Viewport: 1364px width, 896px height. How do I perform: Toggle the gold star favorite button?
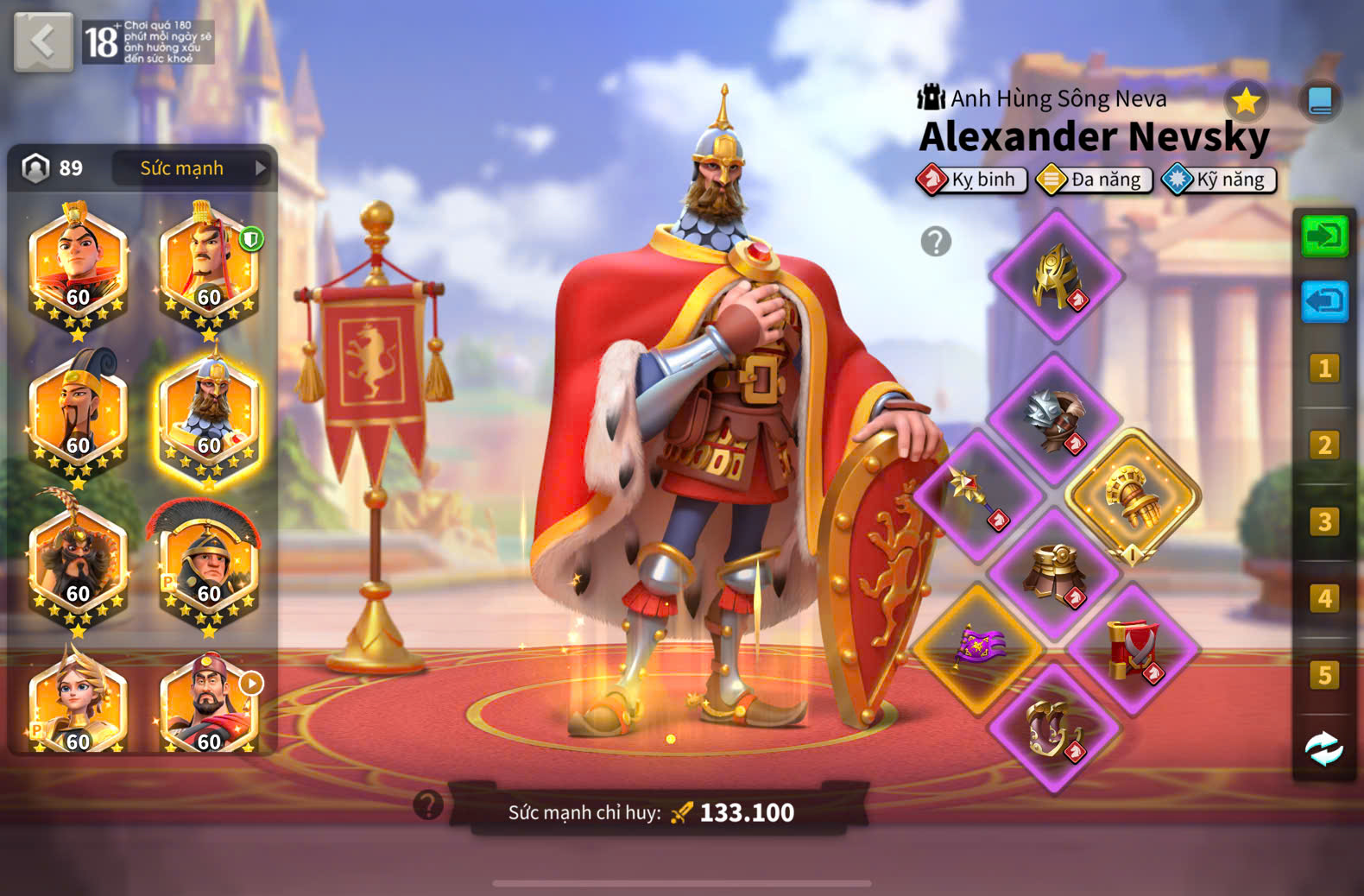(x=1246, y=102)
